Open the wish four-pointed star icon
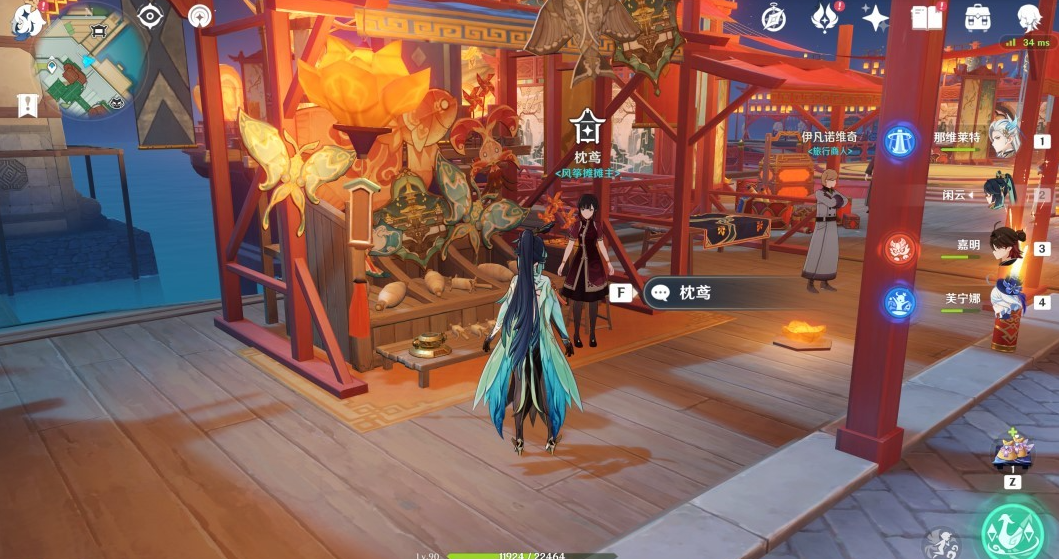Image resolution: width=1059 pixels, height=559 pixels. click(876, 17)
